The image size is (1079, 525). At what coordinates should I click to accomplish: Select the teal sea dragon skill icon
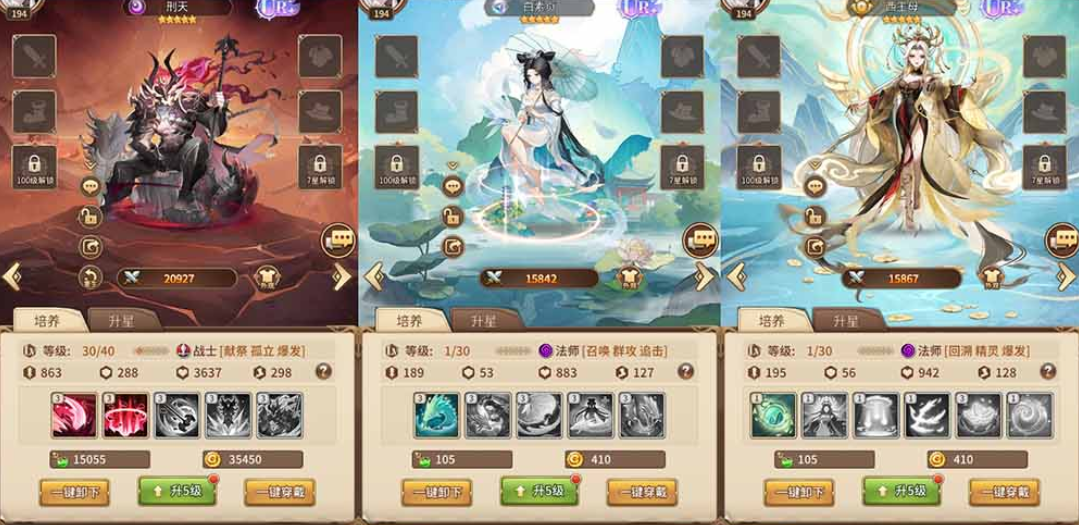pyautogui.click(x=437, y=413)
